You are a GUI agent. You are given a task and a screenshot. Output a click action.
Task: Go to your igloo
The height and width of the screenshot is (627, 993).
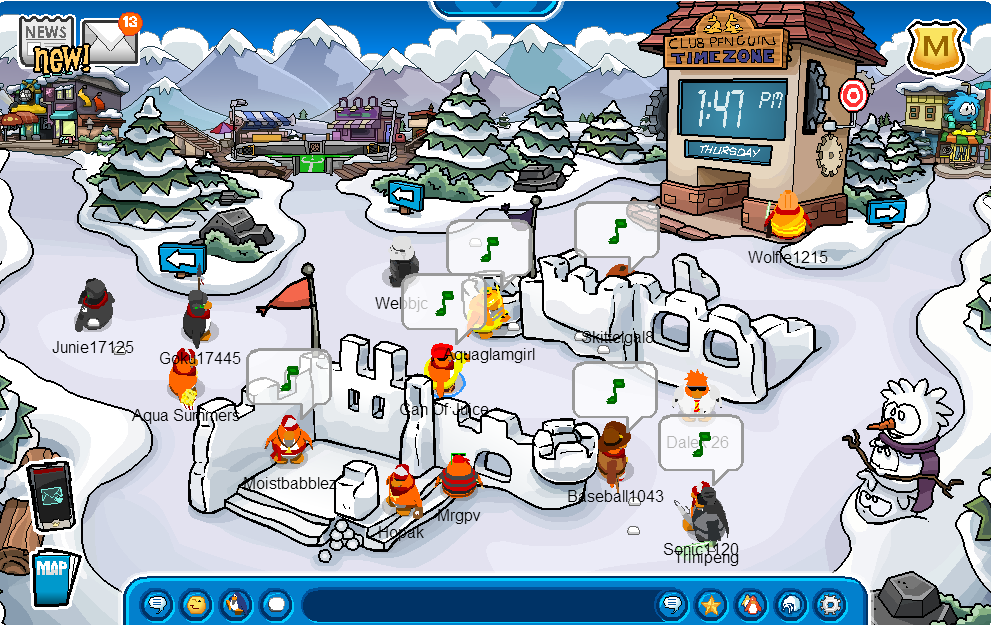(790, 604)
